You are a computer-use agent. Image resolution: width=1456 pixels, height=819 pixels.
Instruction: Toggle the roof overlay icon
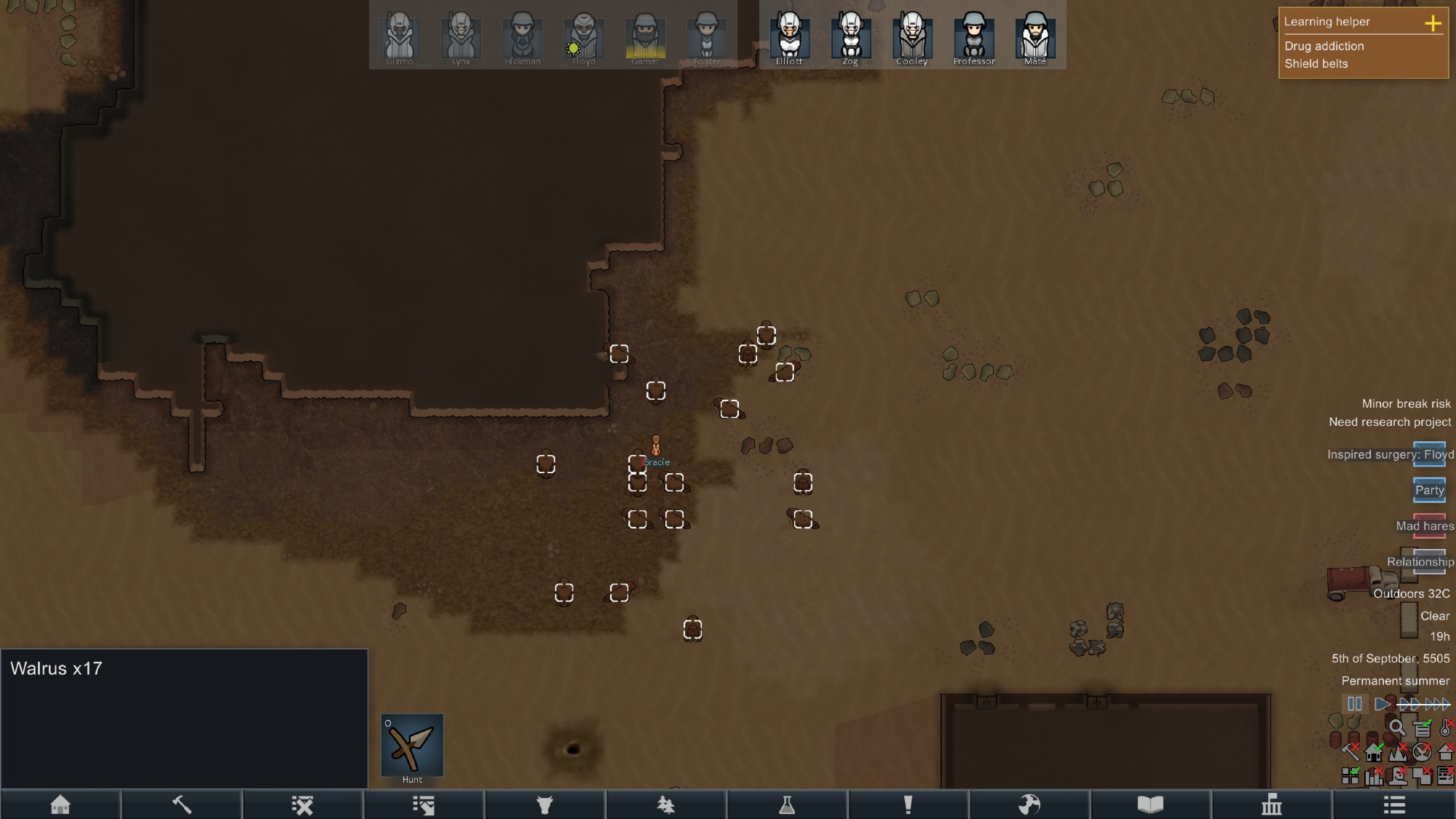tap(1446, 752)
